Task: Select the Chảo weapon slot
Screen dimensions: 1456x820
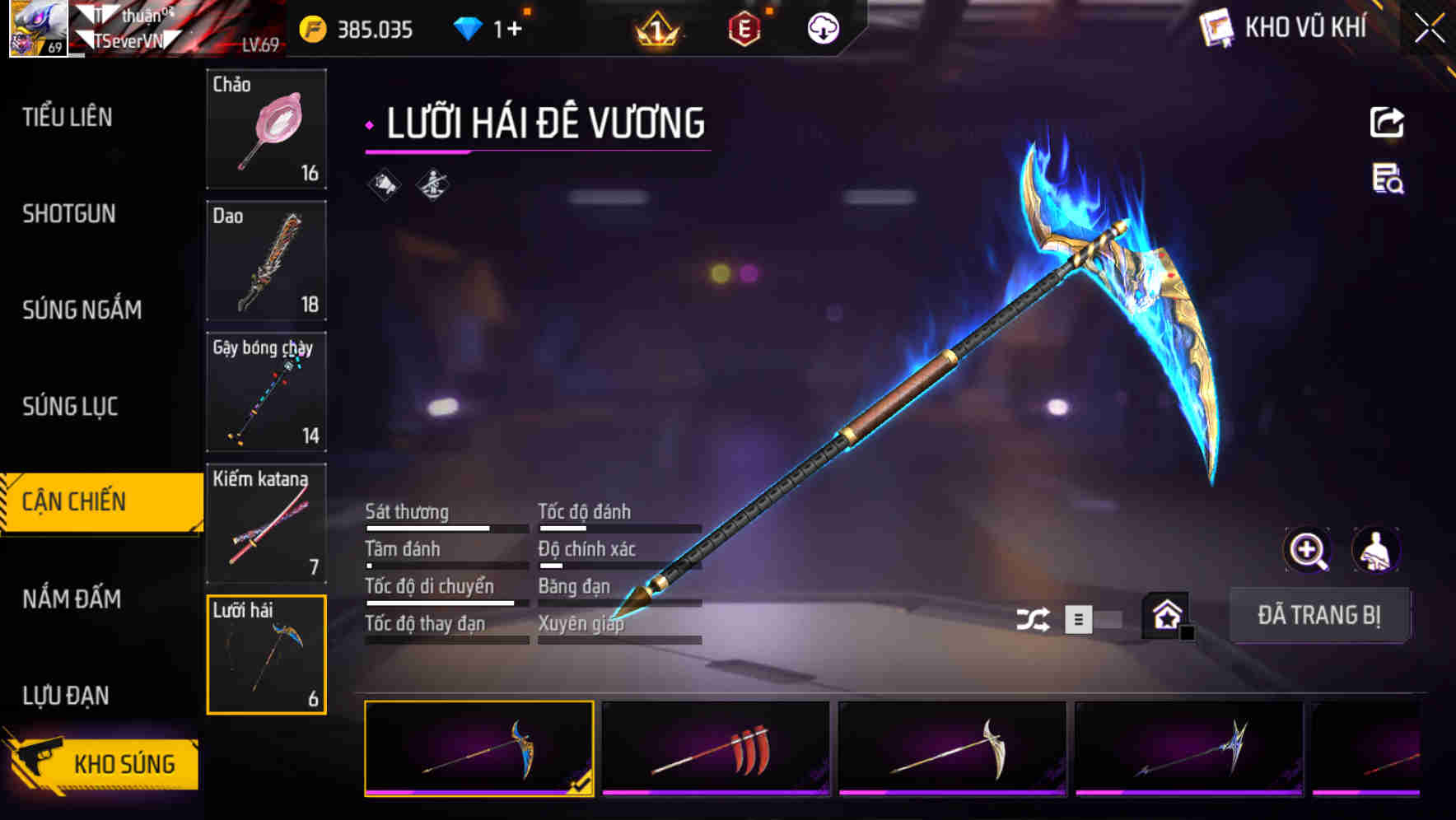Action: 266,130
